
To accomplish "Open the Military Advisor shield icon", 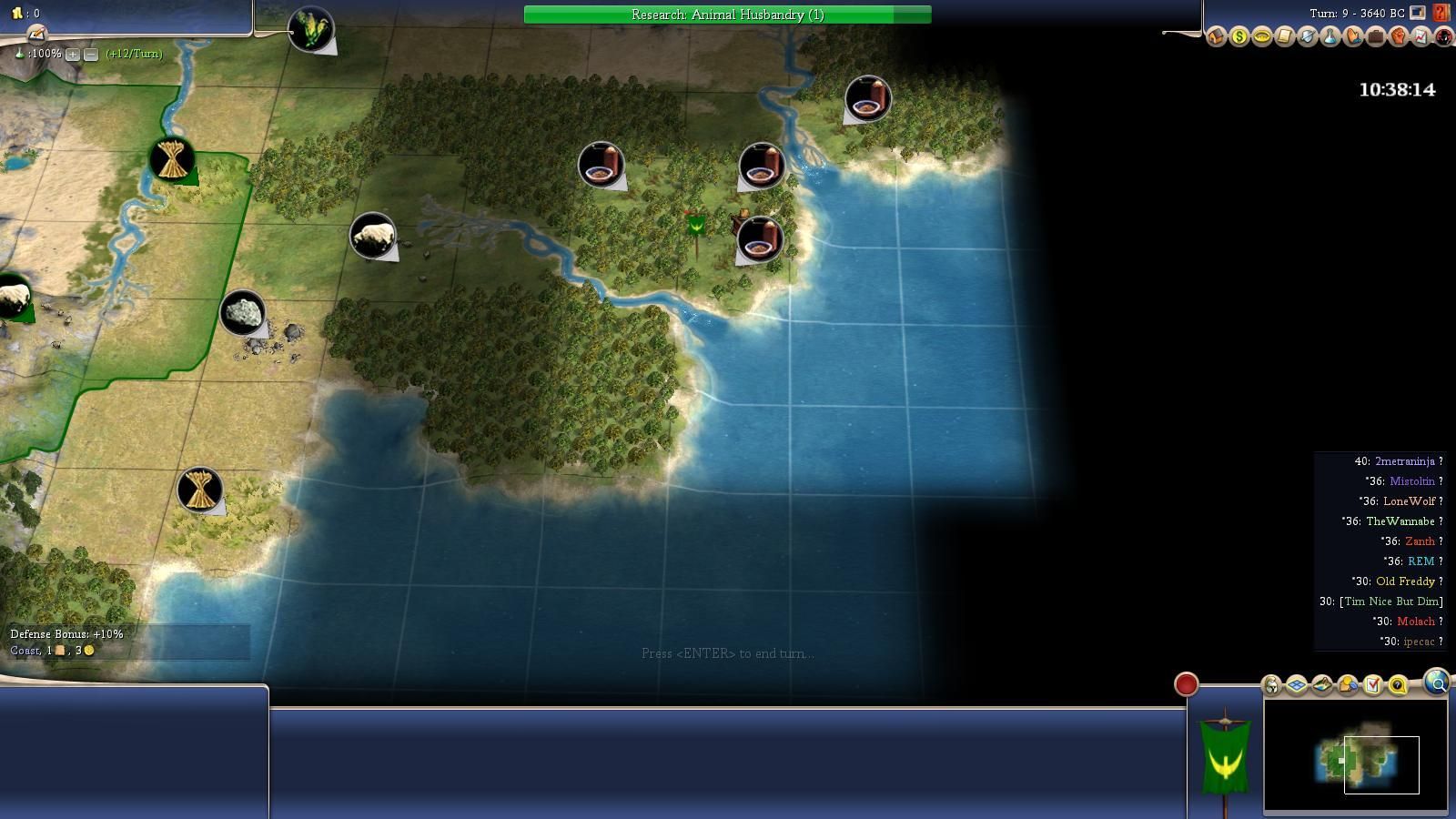I will (1308, 37).
